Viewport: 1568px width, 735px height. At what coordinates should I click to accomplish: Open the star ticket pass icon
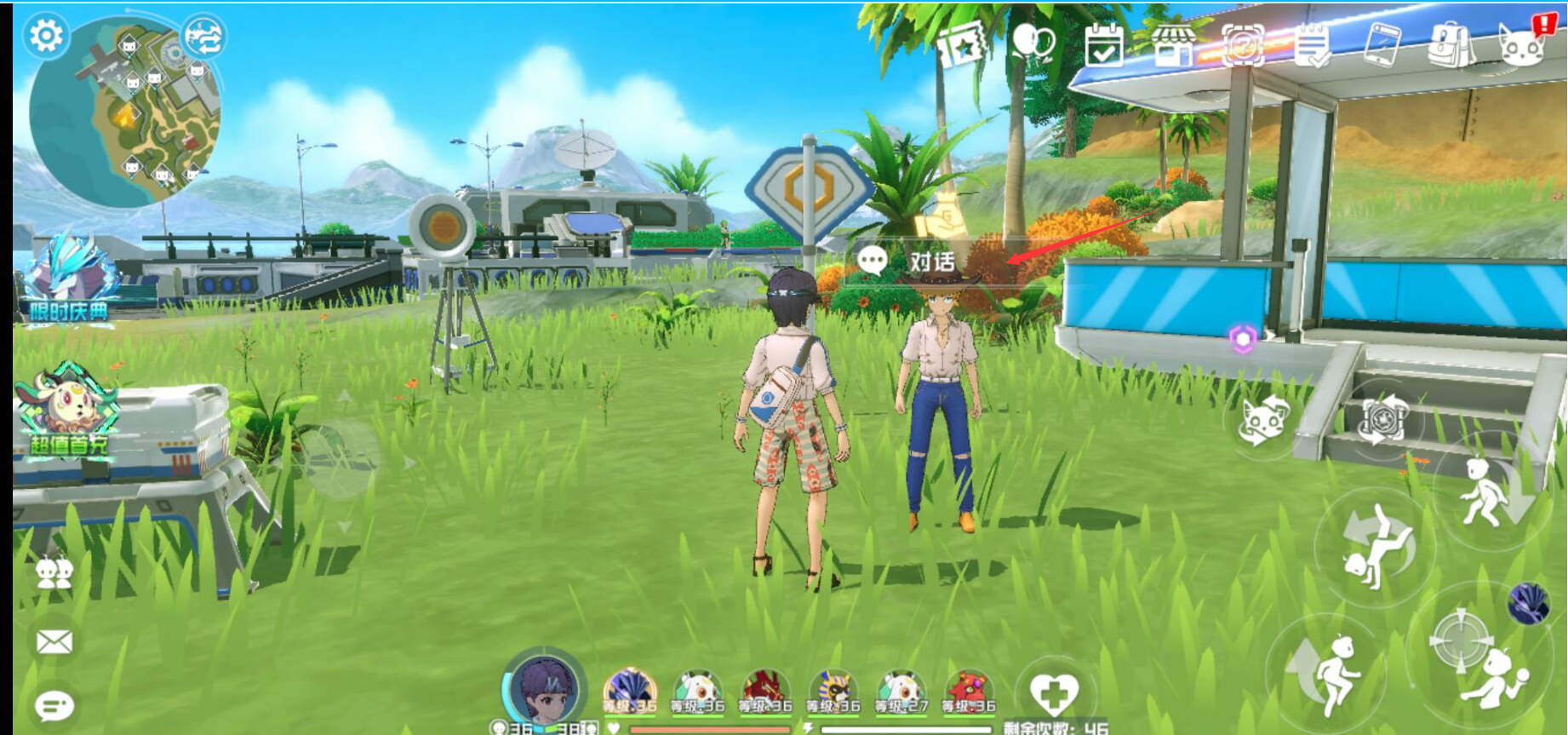pos(963,44)
